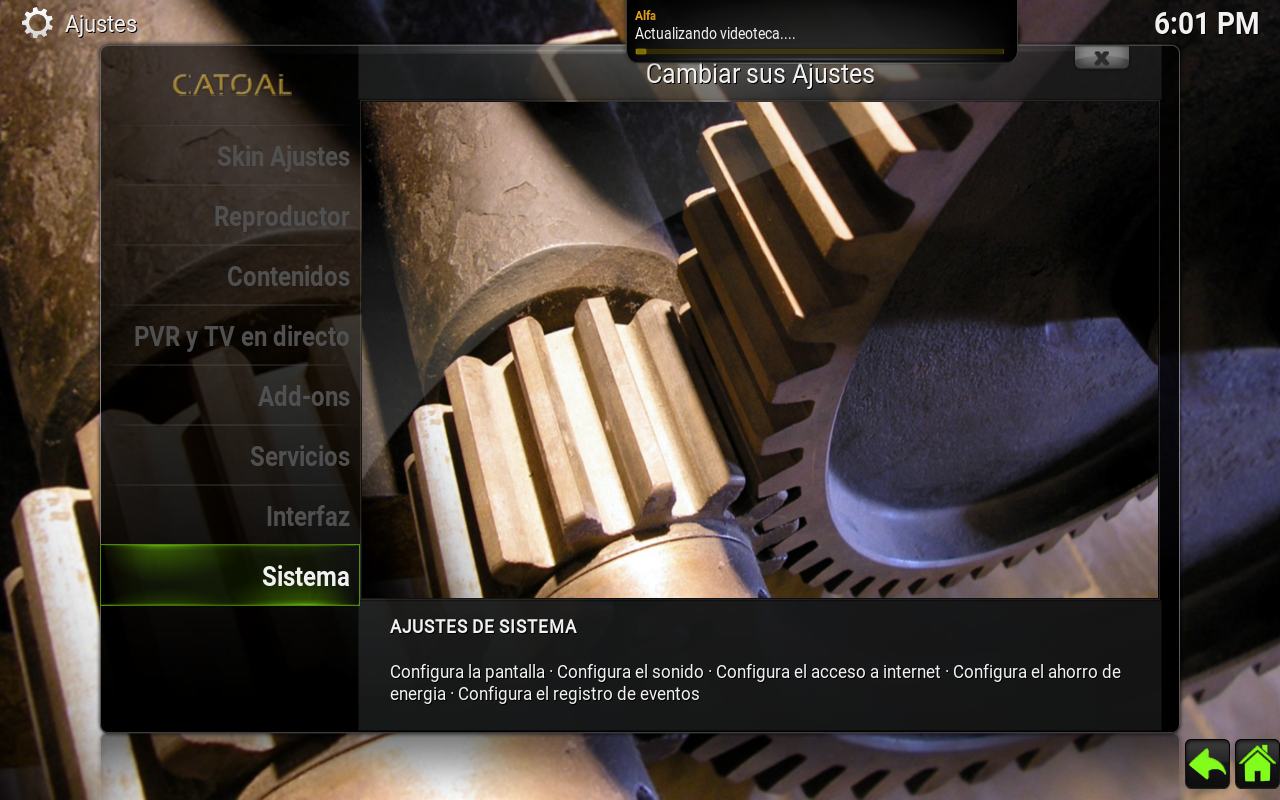Image resolution: width=1280 pixels, height=800 pixels.
Task: Enter the highlighted Sistema settings
Action: pos(305,577)
